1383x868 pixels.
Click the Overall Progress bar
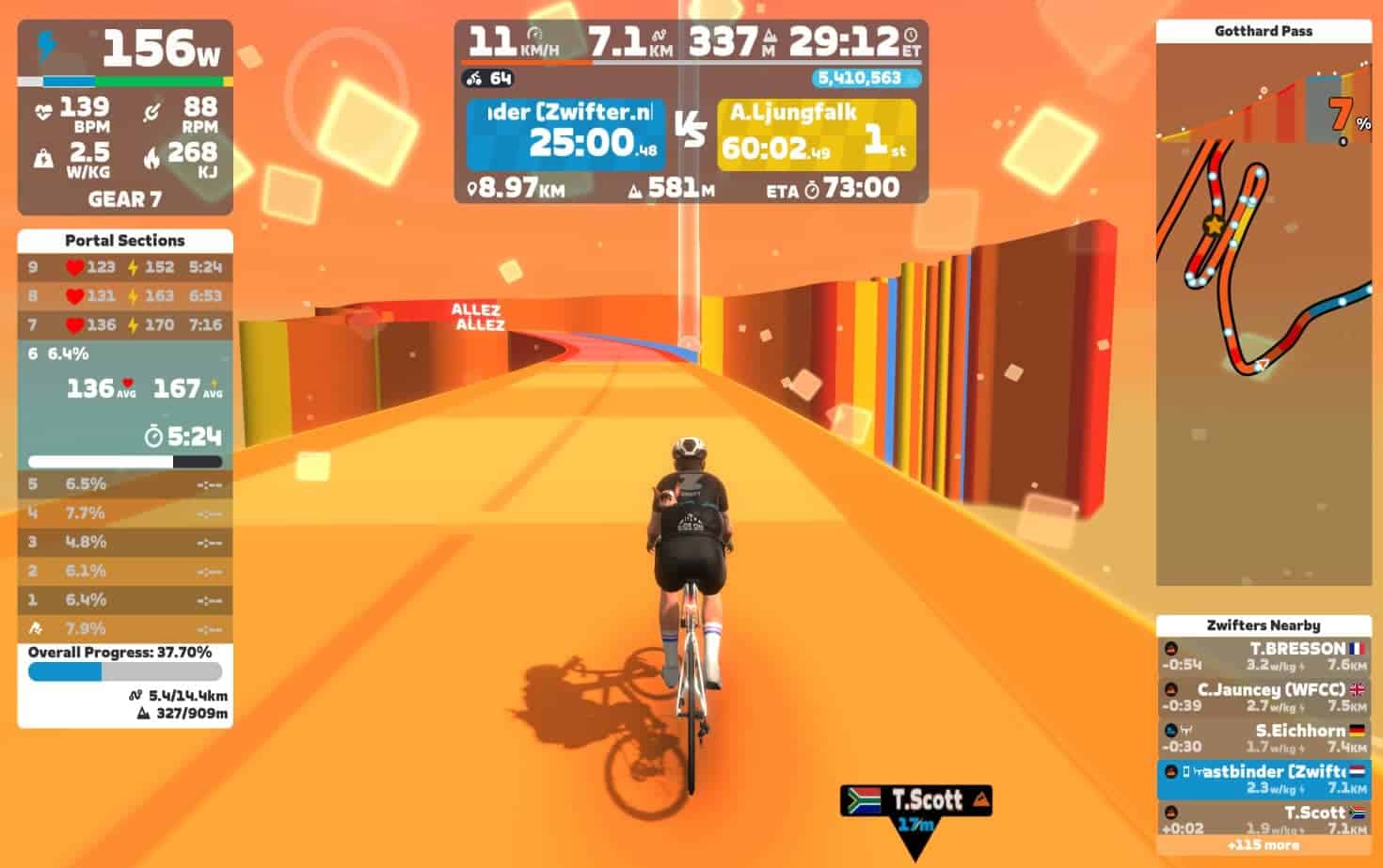click(x=125, y=671)
